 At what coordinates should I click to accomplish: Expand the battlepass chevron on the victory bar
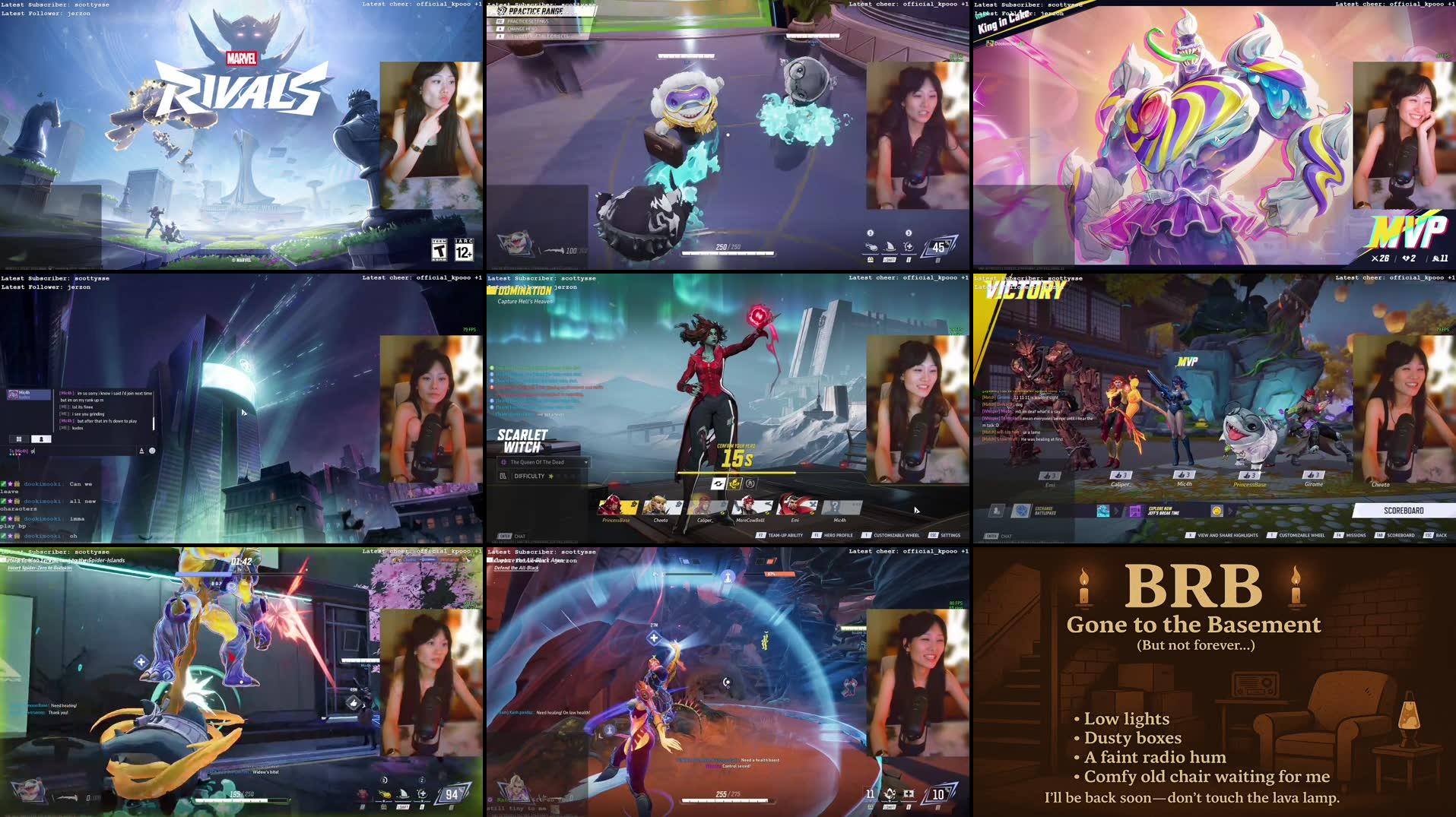point(1115,511)
